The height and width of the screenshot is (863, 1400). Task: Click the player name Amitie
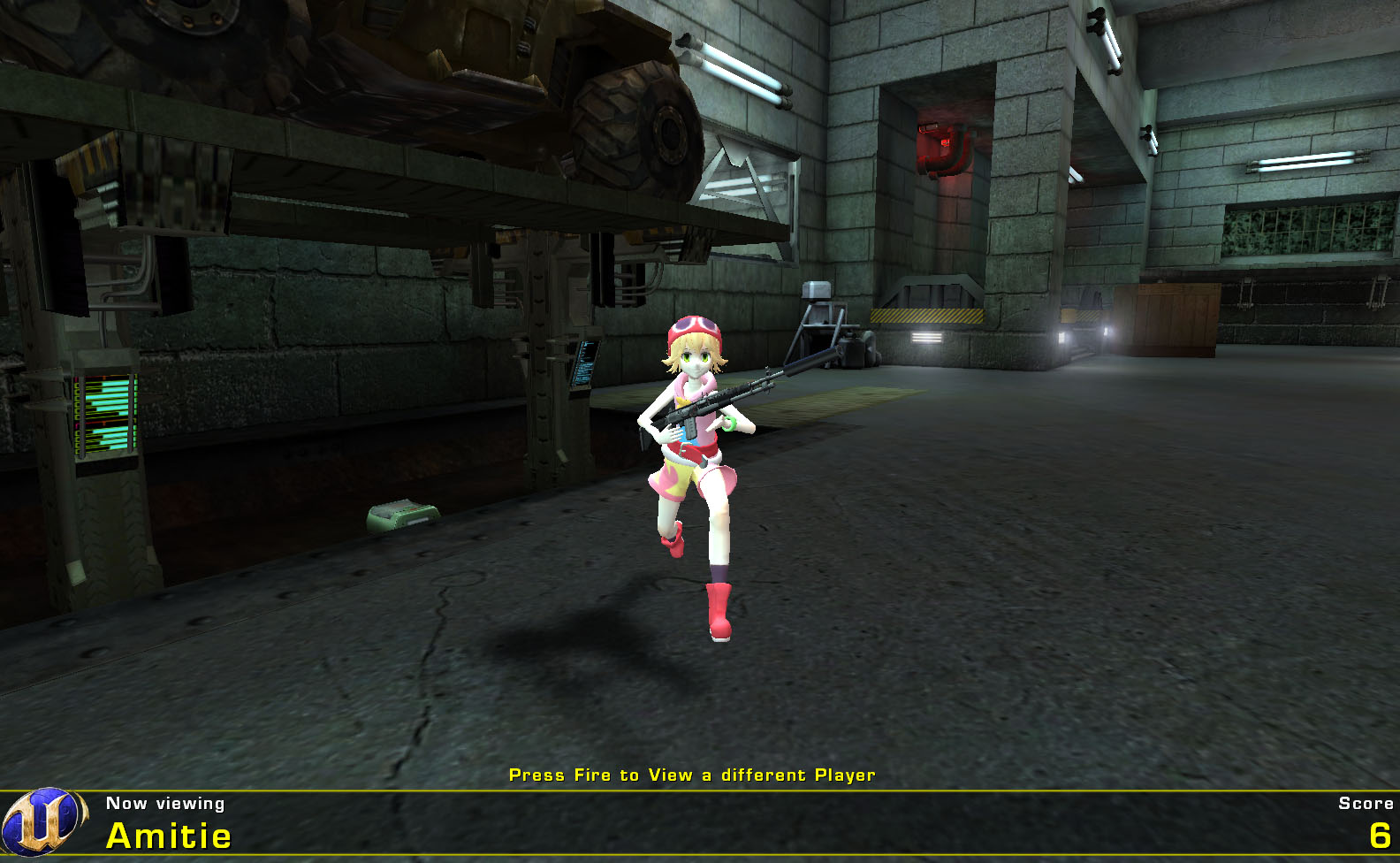tap(168, 832)
